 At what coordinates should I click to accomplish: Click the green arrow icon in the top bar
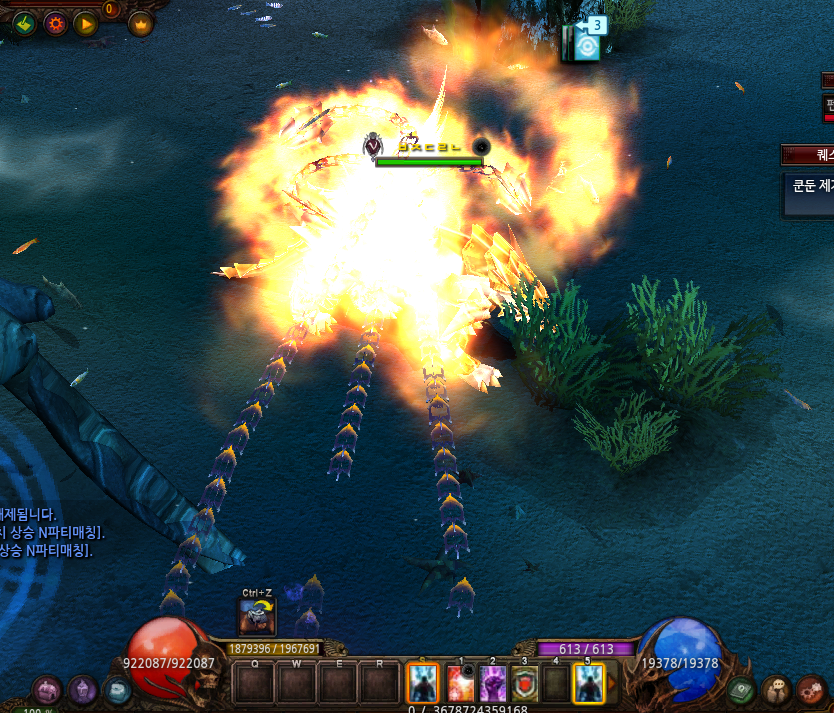25,22
